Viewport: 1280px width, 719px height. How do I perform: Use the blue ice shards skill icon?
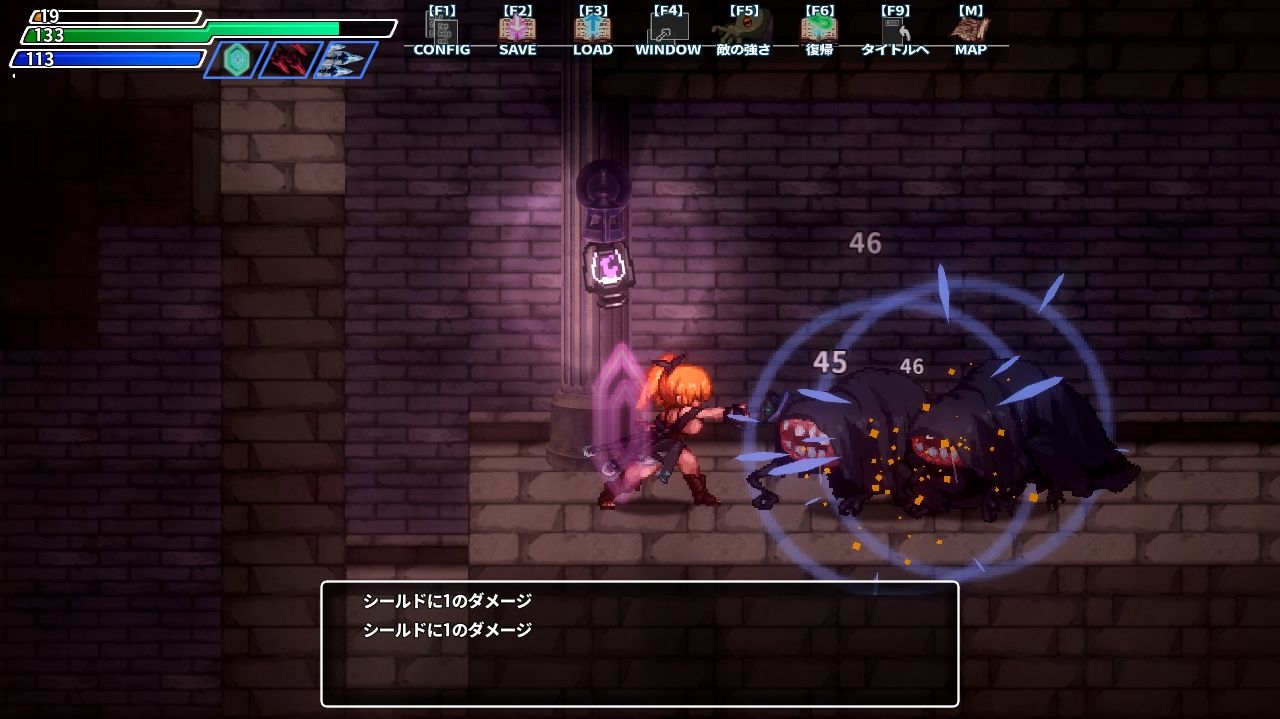(x=345, y=60)
